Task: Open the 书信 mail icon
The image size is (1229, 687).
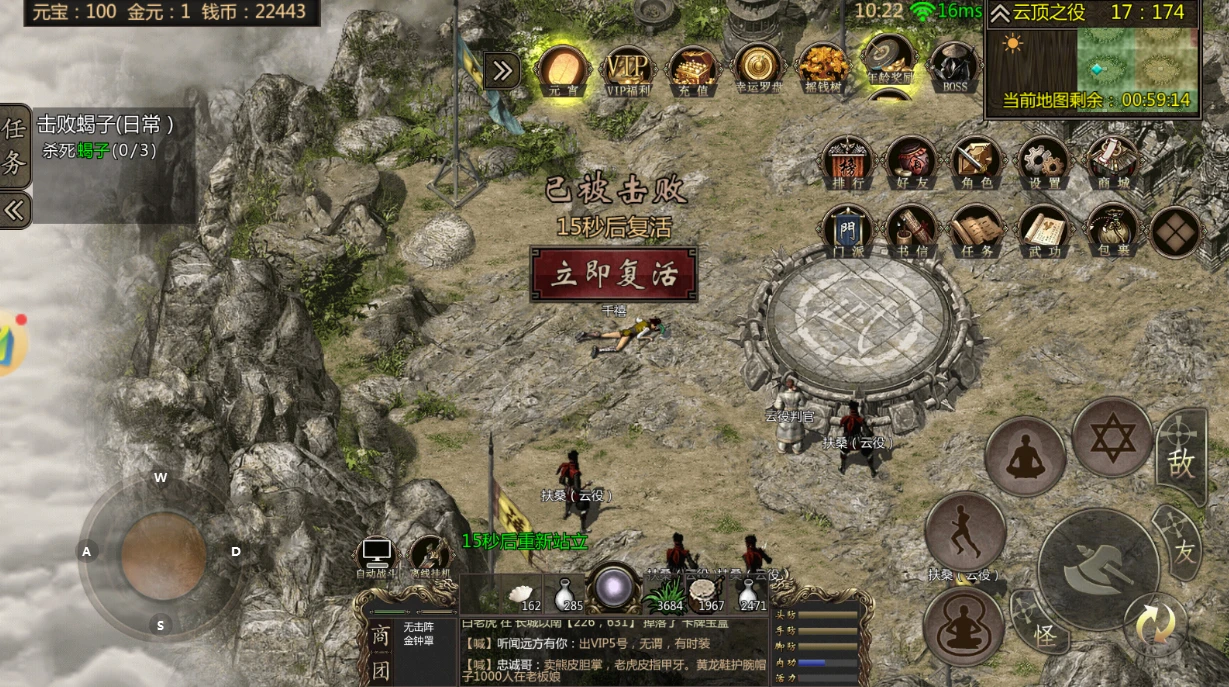Action: click(x=910, y=230)
